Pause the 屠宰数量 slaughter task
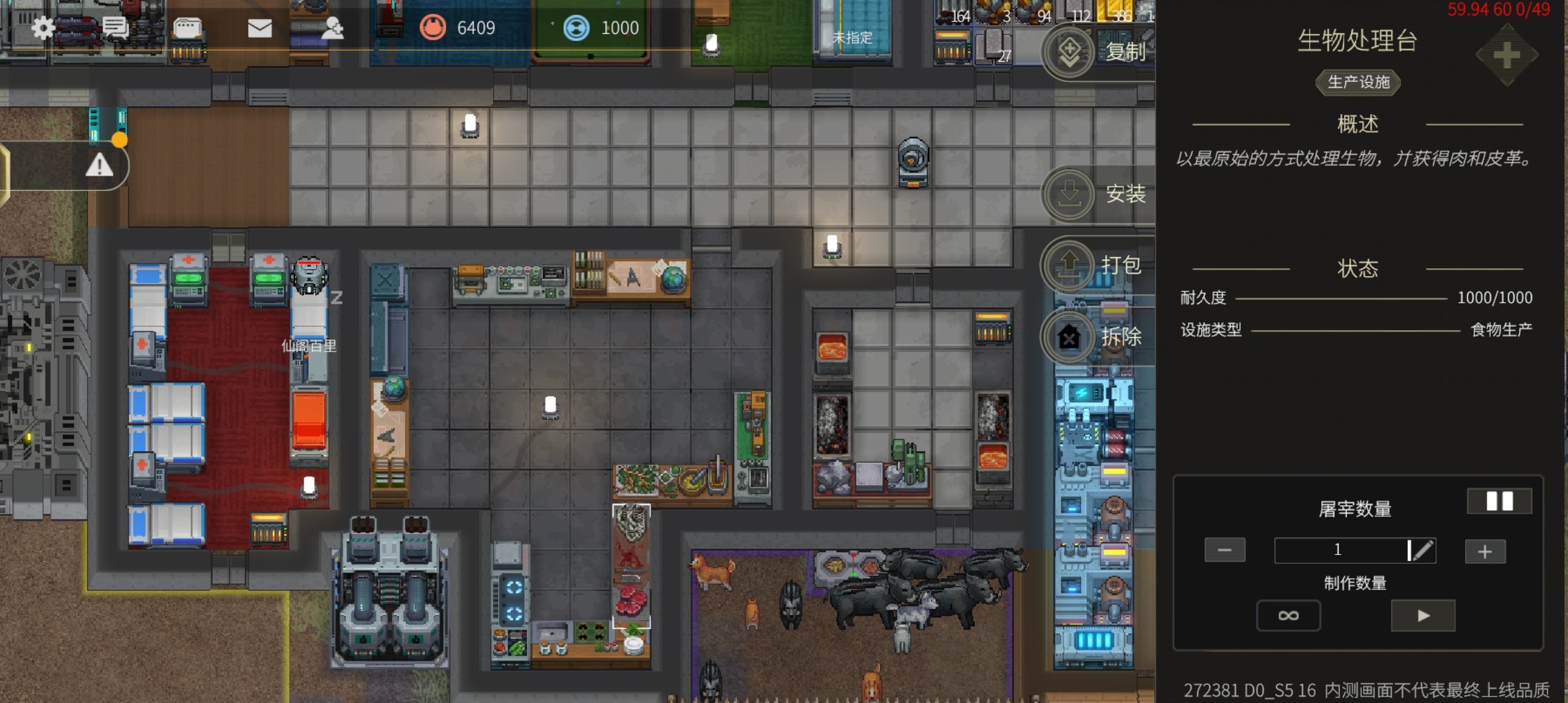This screenshot has height=703, width=1568. point(1499,501)
